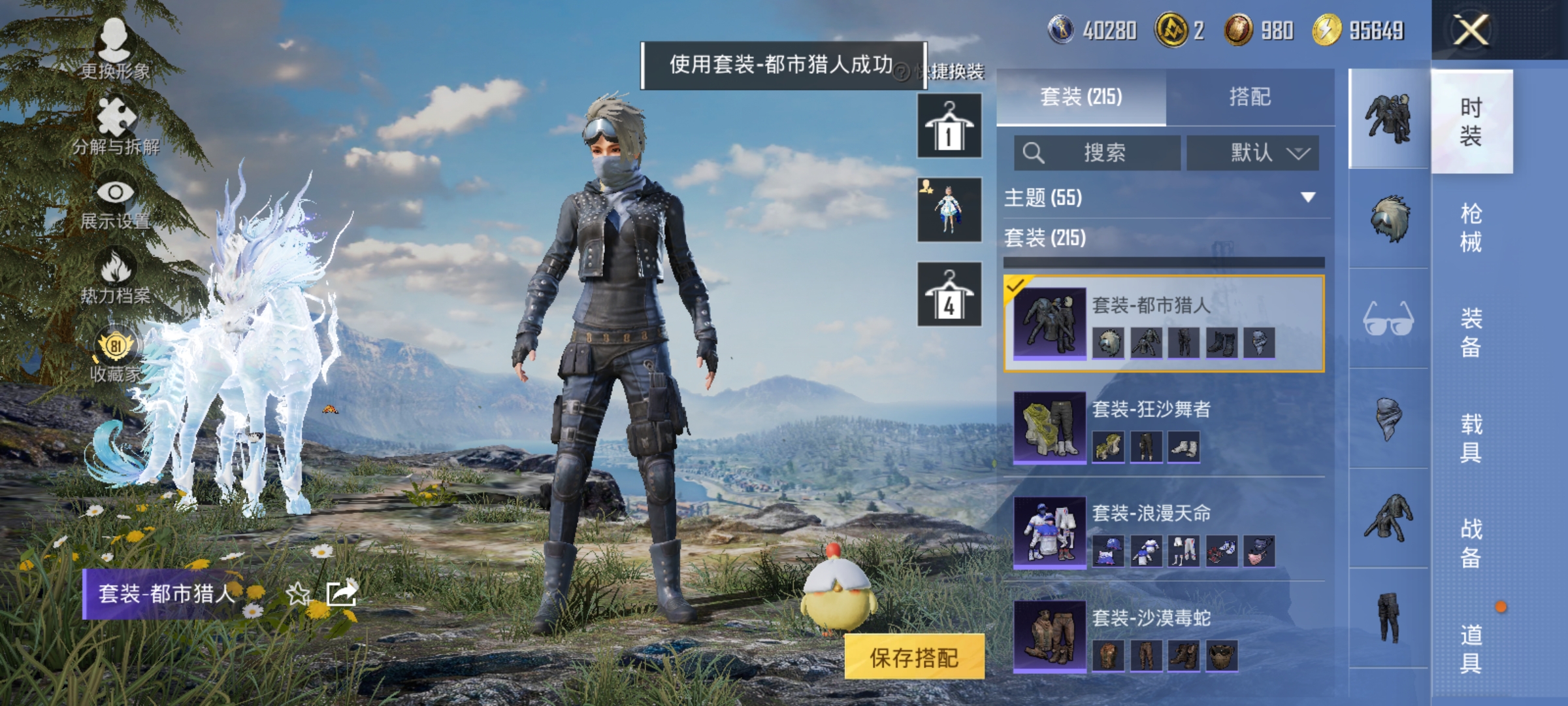The image size is (1568, 706).
Task: Open the 默认 sorting dropdown
Action: pos(1251,152)
